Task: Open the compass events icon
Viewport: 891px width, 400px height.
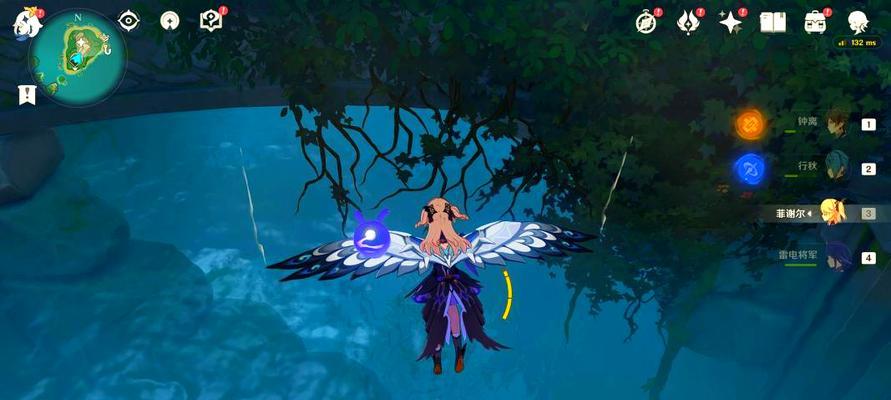Action: point(647,22)
